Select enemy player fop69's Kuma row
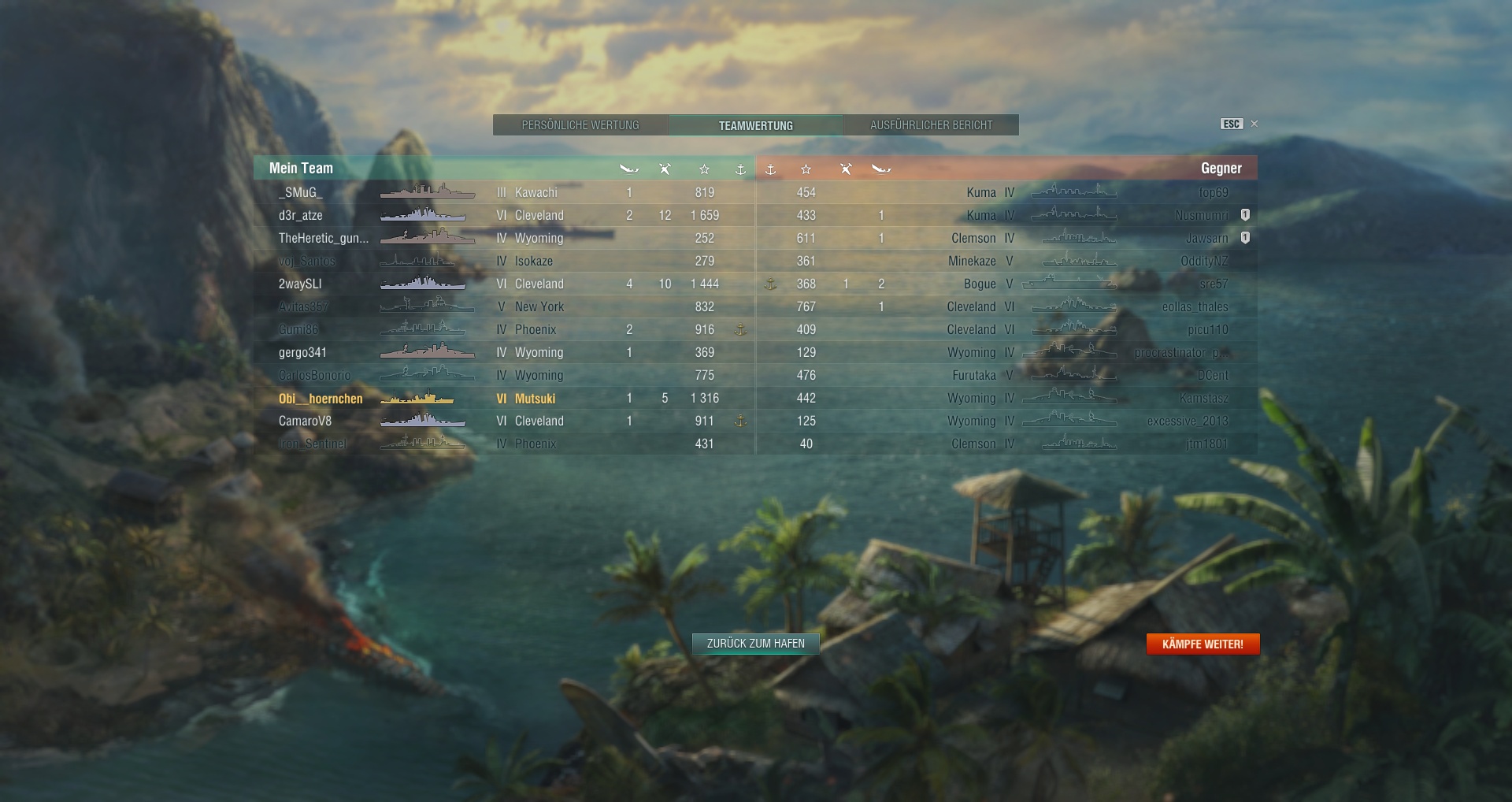This screenshot has width=1512, height=802. click(1213, 192)
